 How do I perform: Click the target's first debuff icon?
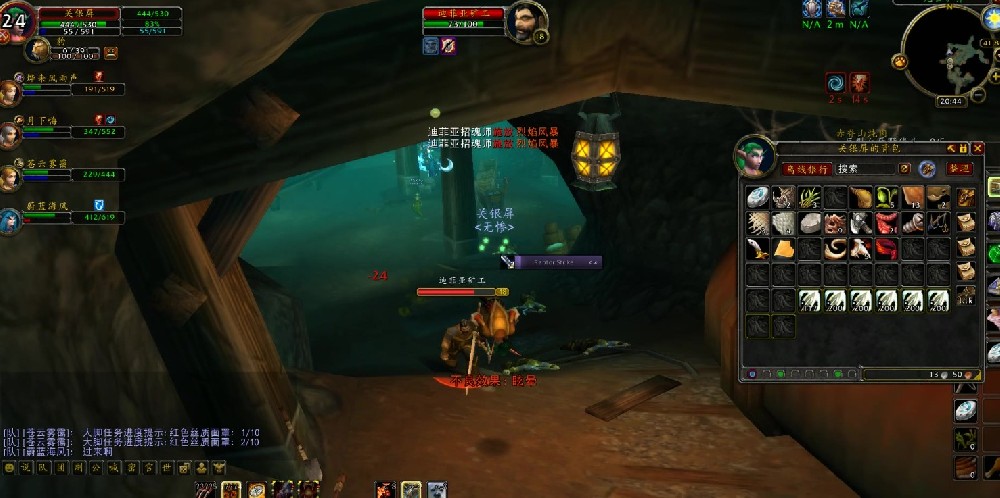point(431,46)
